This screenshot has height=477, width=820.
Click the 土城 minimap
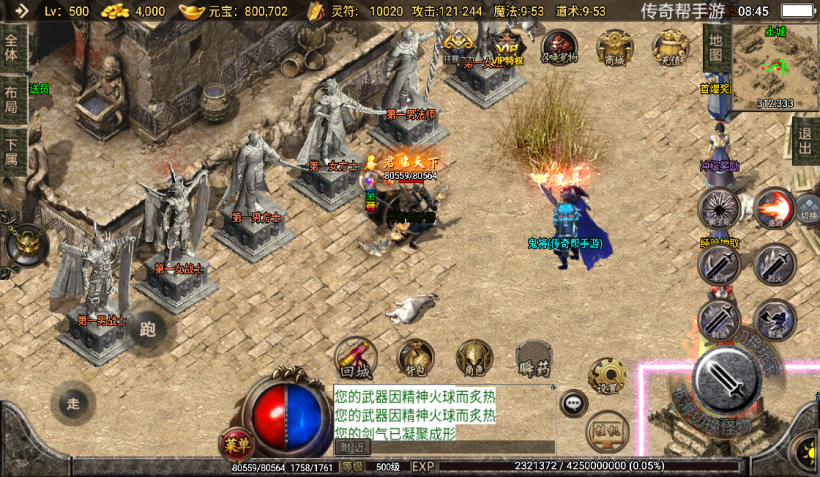pos(776,66)
